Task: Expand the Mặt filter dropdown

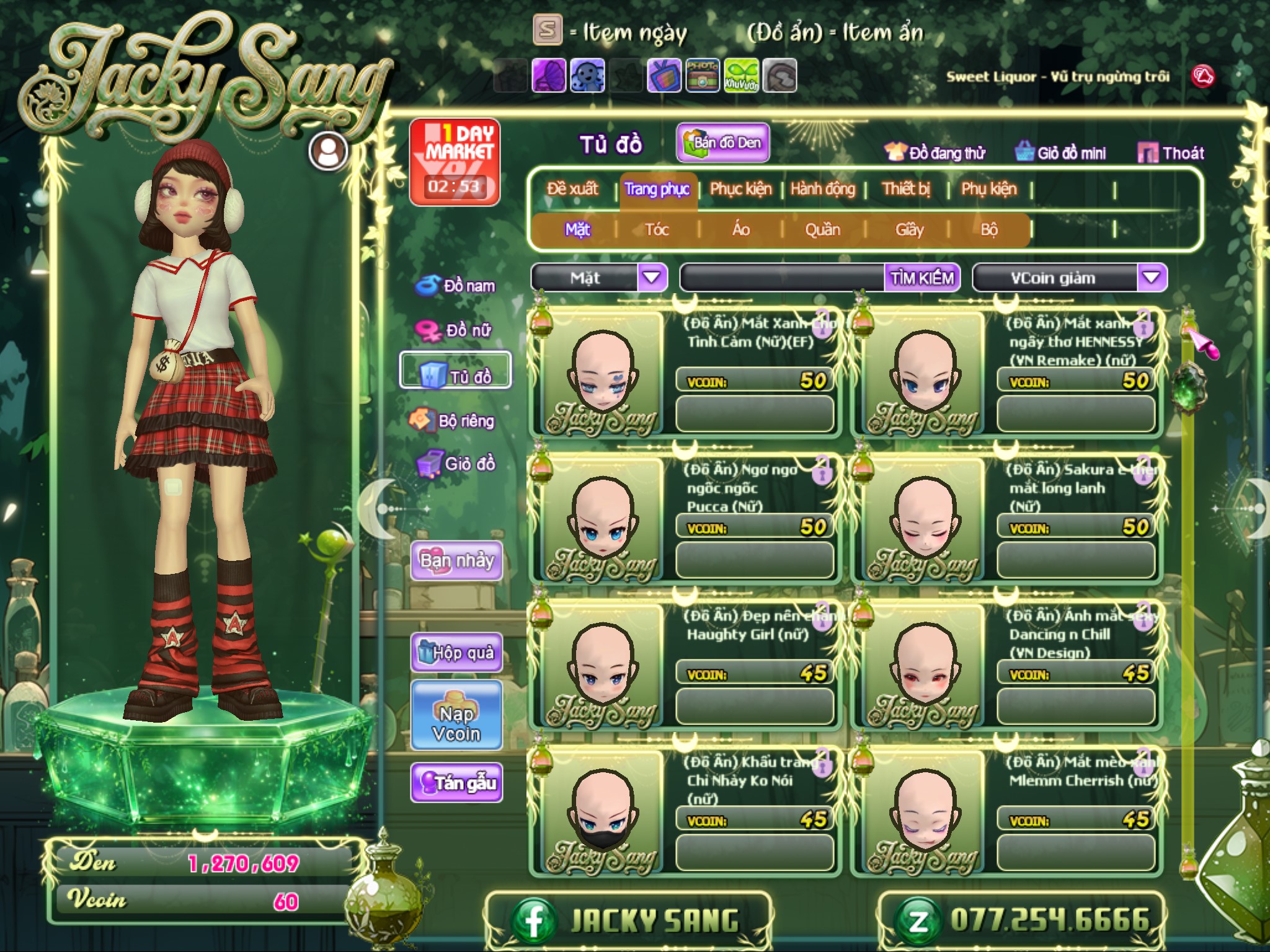Action: tap(651, 278)
